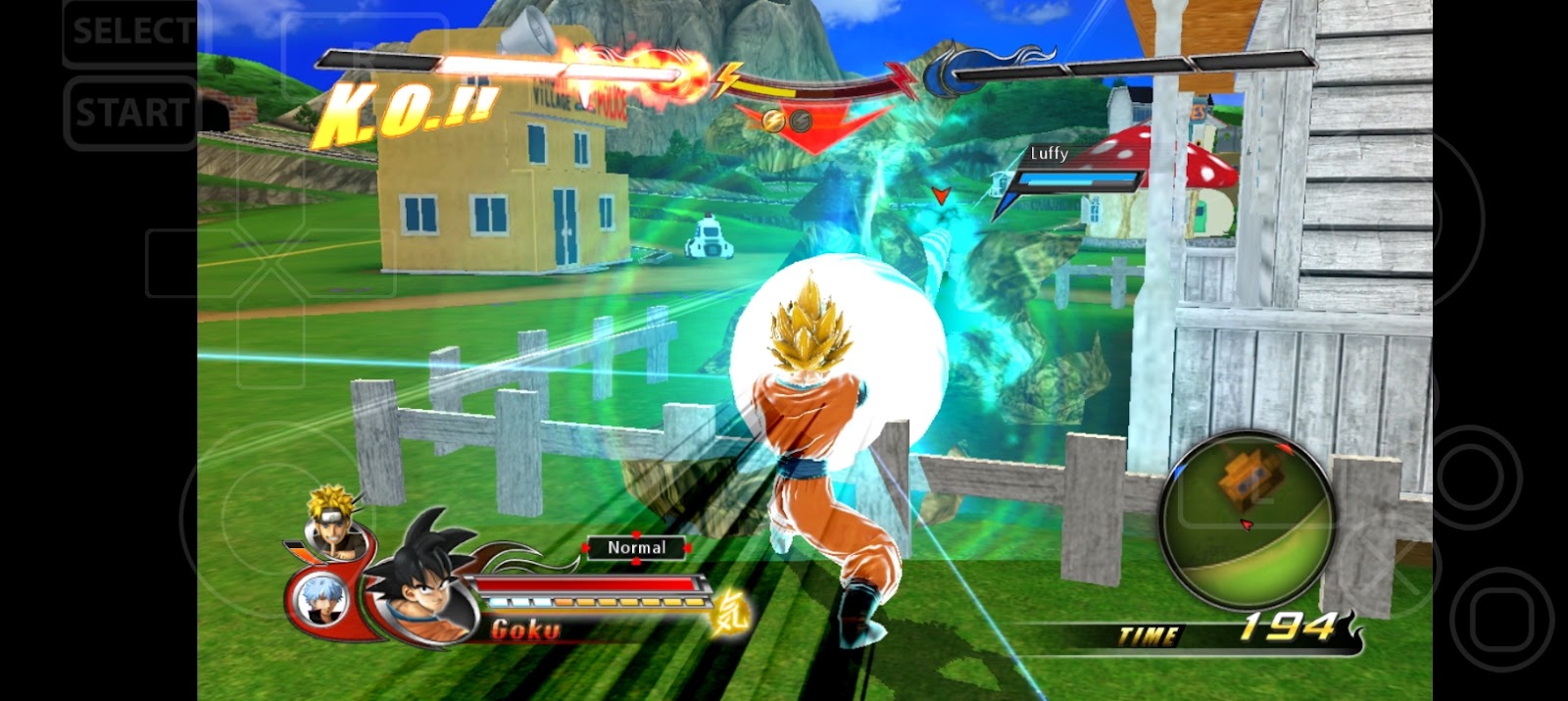Tap the emulator START button
The height and width of the screenshot is (701, 1568).
coord(131,113)
